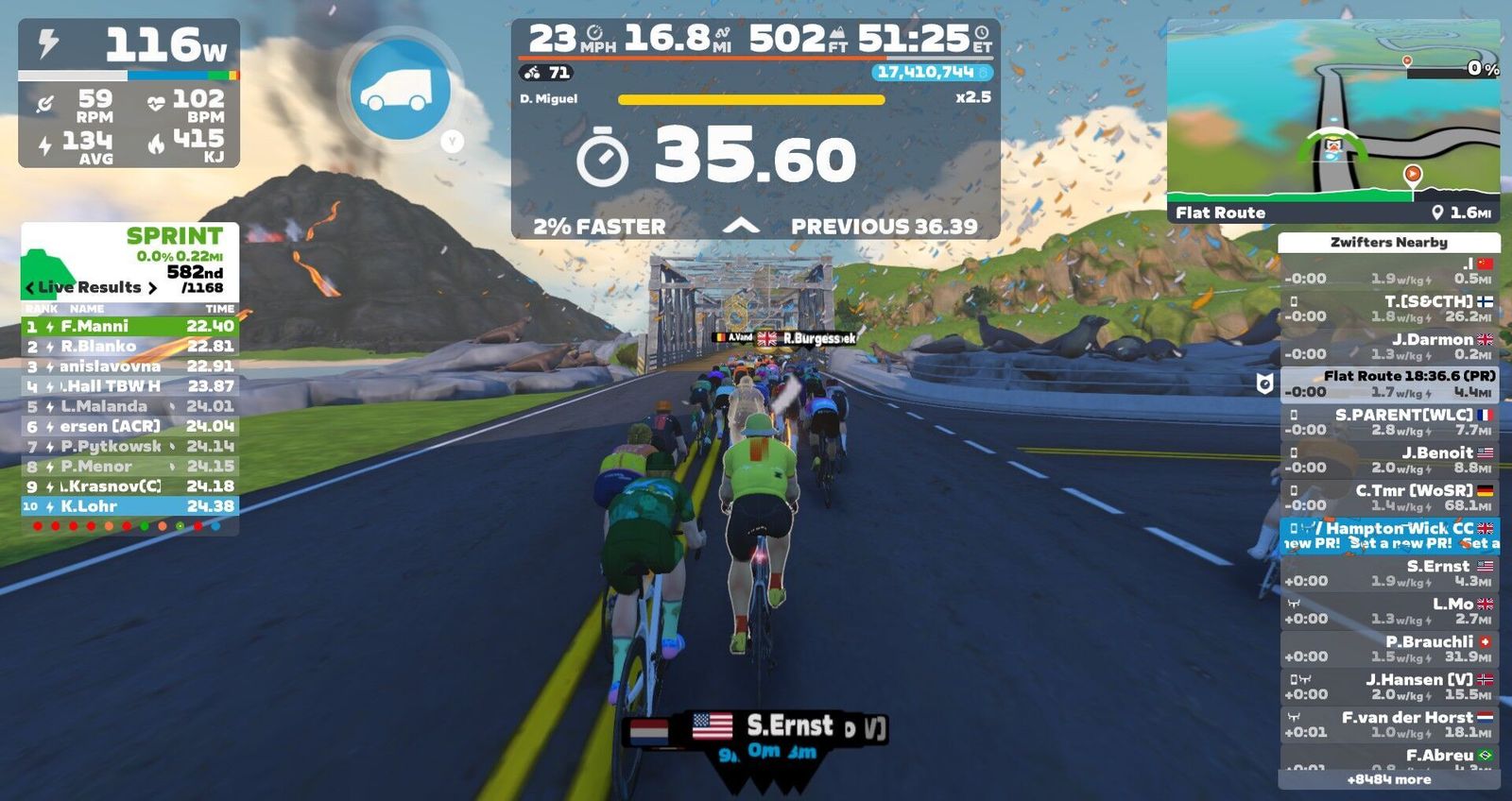Select the Flat Route 18:36.6 (PR) row
The width and height of the screenshot is (1512, 801).
coord(1389,383)
